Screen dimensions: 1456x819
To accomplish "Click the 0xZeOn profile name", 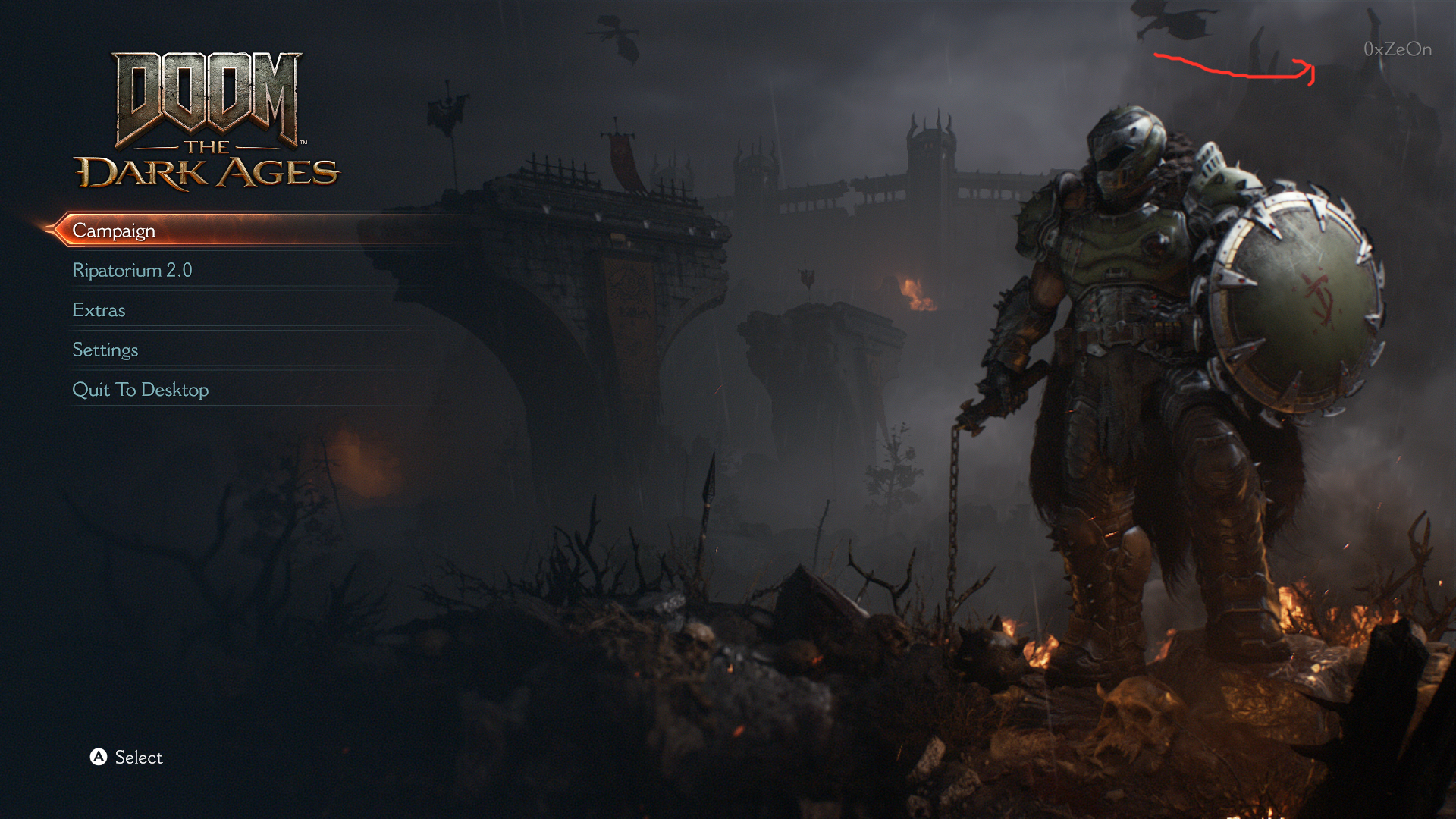I will click(x=1397, y=49).
